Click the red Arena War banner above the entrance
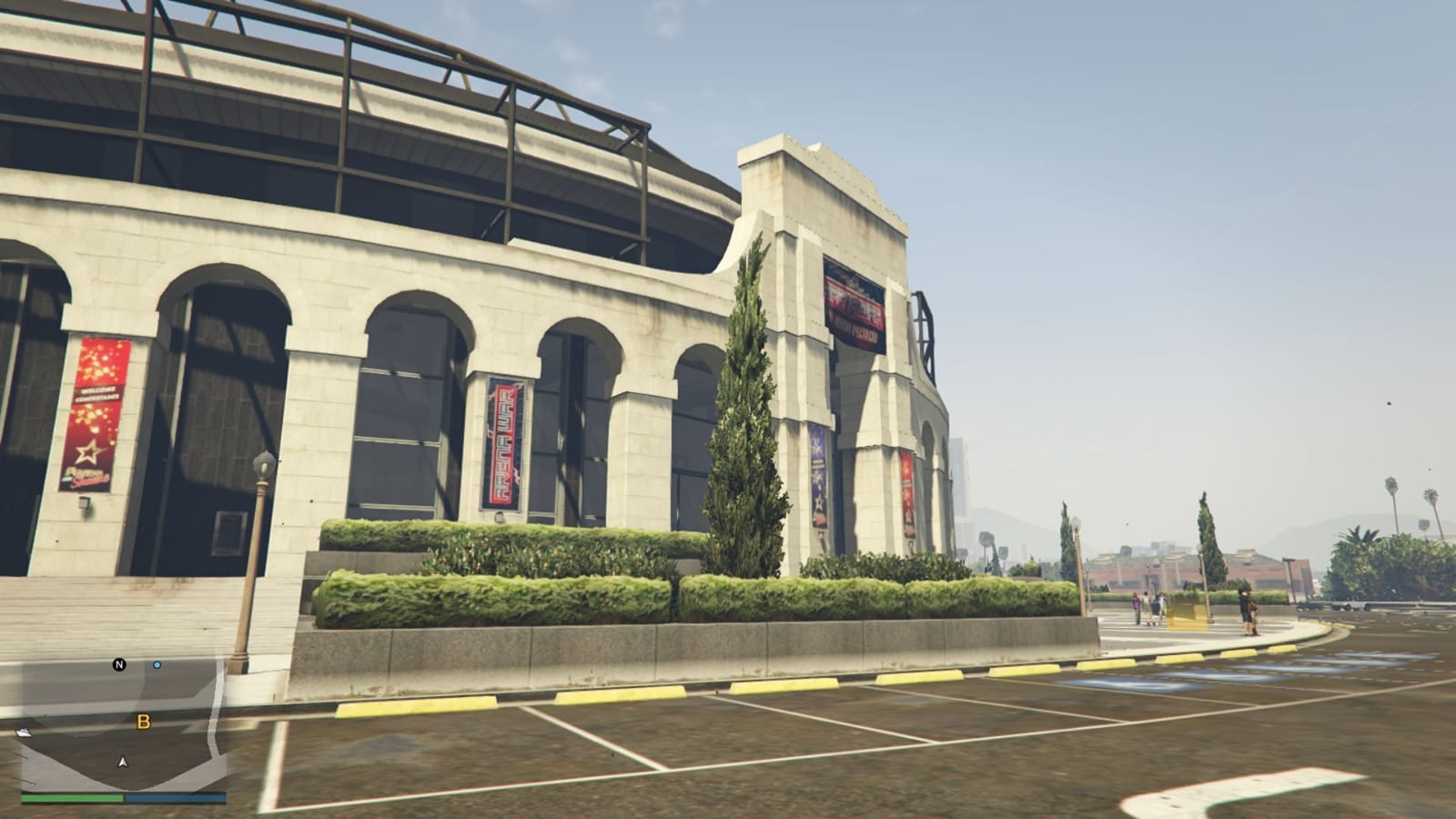1456x819 pixels. (x=854, y=300)
